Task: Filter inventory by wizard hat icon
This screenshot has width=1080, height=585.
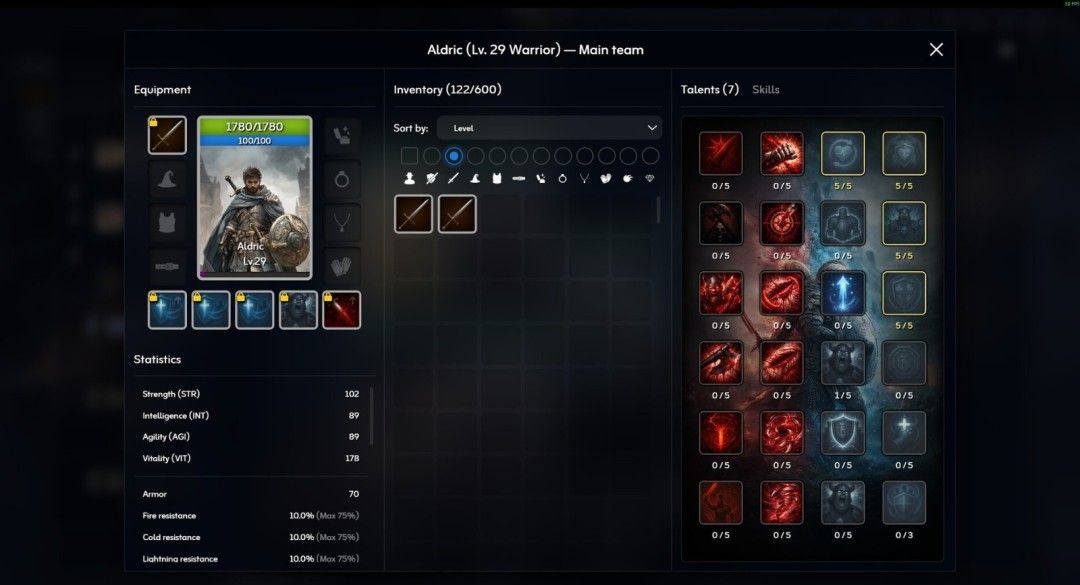Action: point(475,179)
